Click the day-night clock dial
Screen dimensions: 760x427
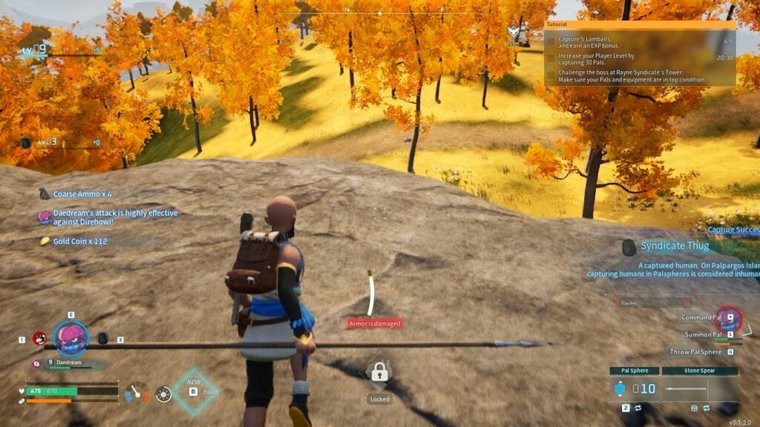point(163,393)
